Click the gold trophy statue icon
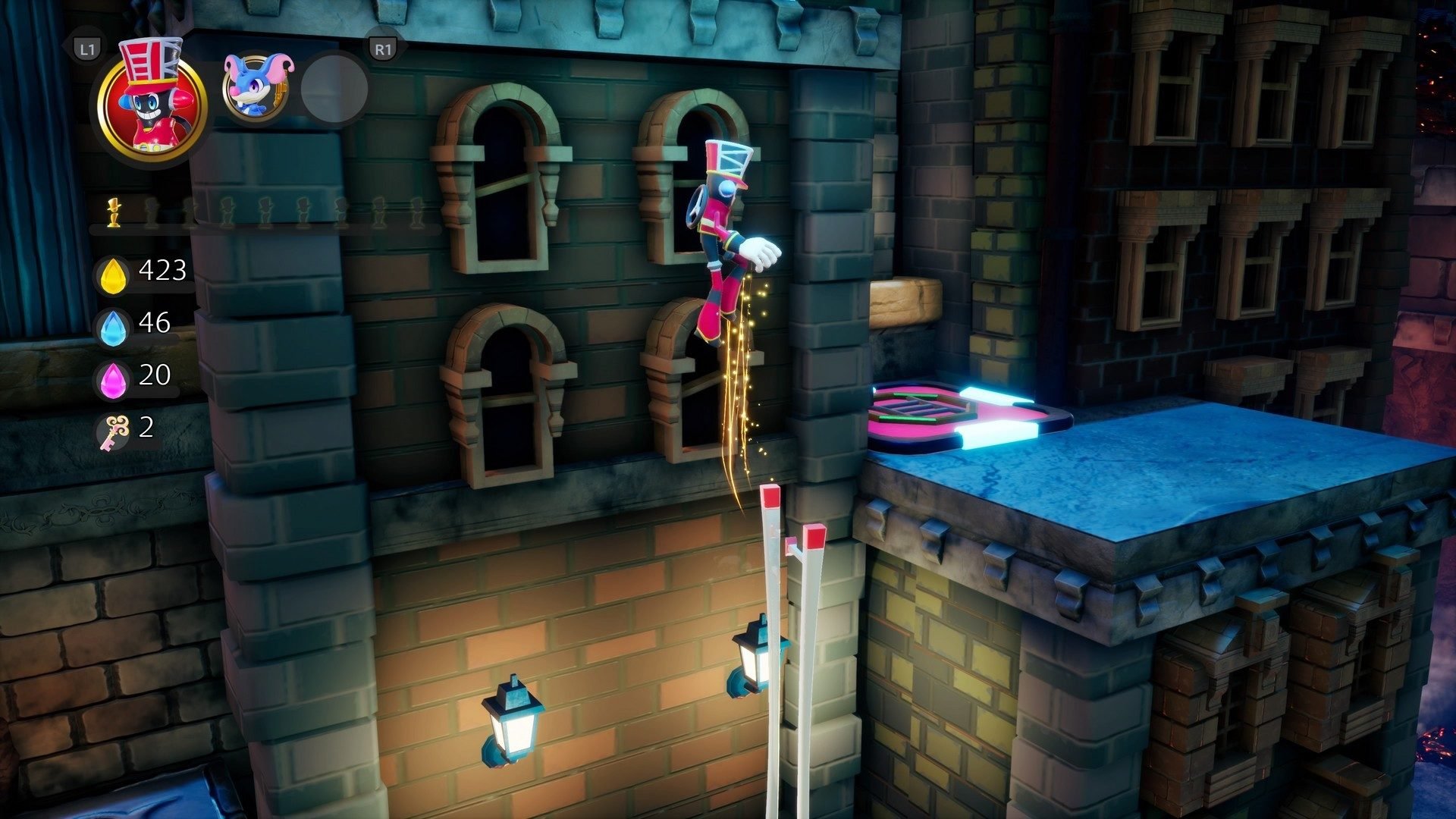 pyautogui.click(x=114, y=213)
